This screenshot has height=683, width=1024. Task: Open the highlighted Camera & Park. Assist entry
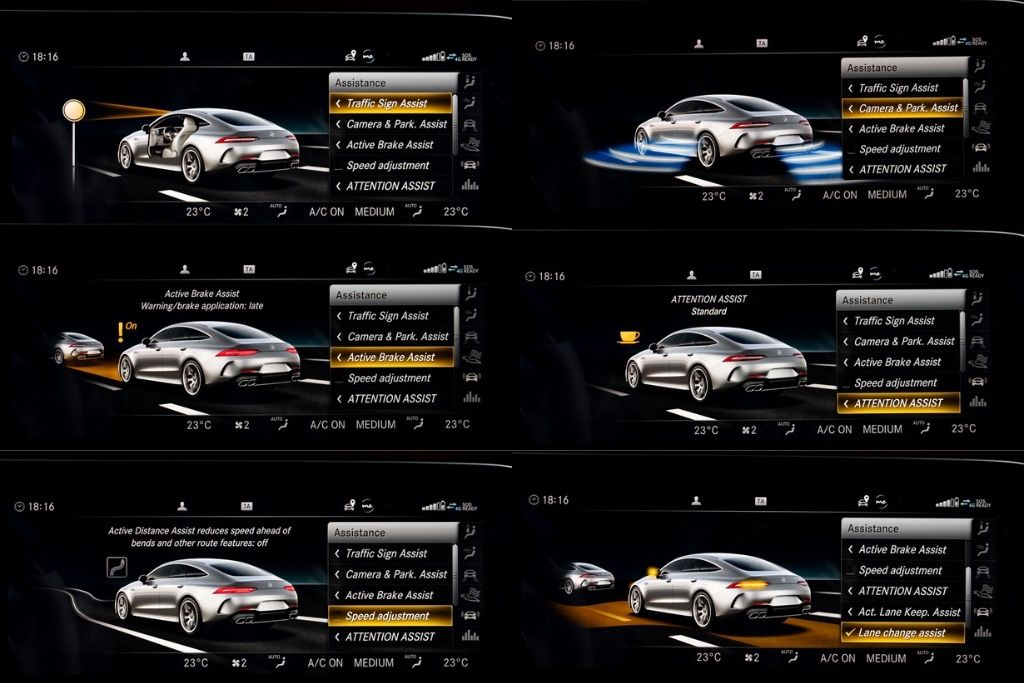tap(905, 108)
